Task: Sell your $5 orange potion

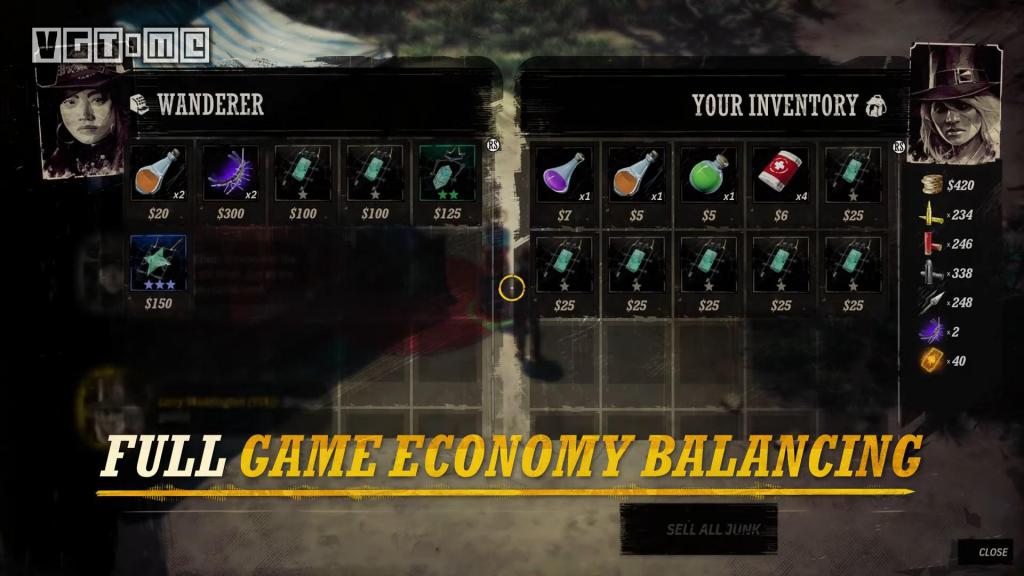Action: (636, 174)
